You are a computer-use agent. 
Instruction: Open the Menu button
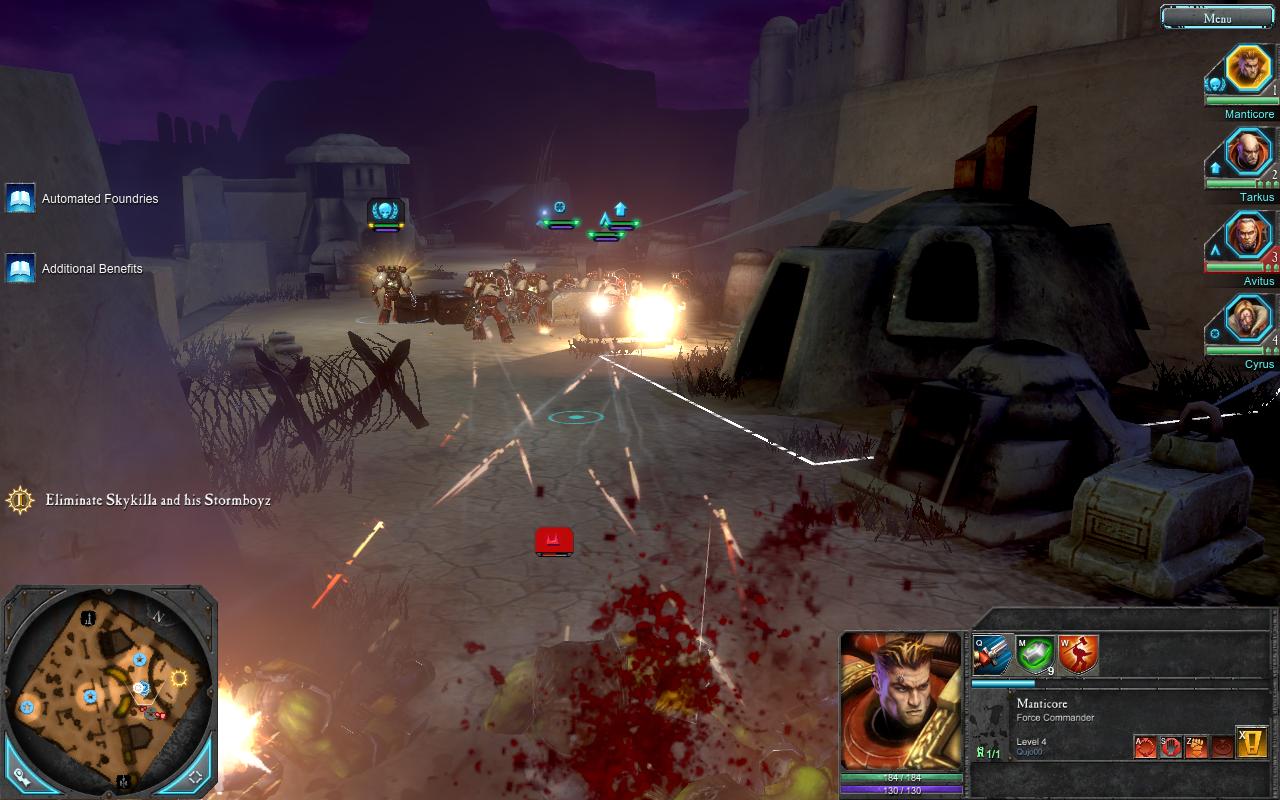coord(1217,17)
